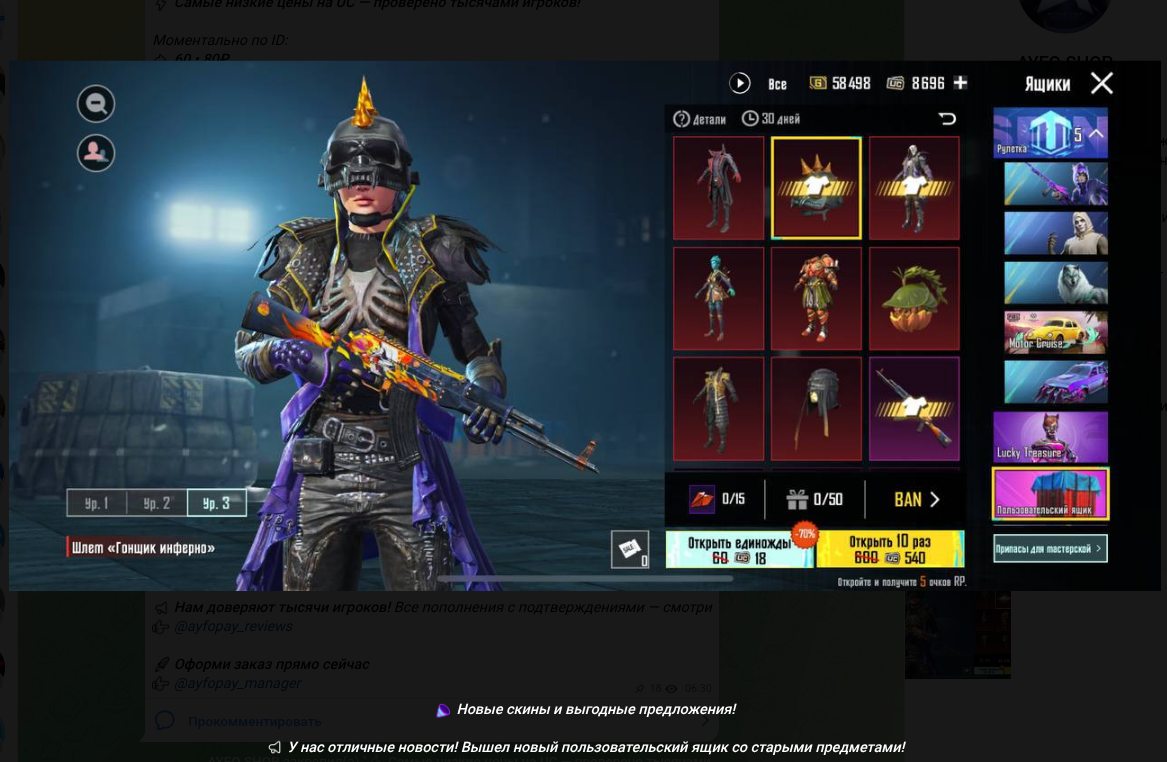
Task: Open the Детали info button
Action: pos(700,119)
